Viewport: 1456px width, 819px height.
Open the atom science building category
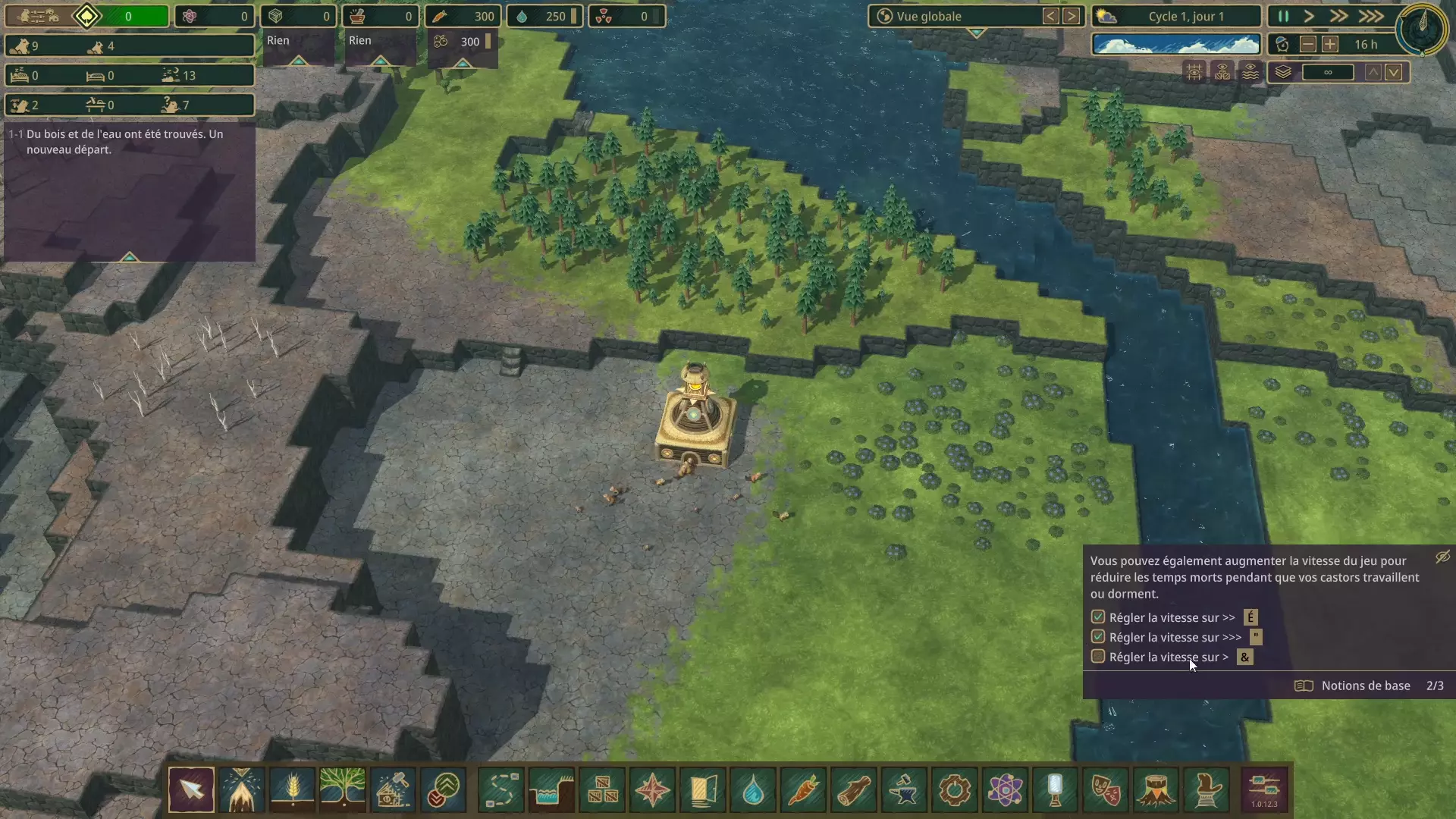(x=1005, y=790)
